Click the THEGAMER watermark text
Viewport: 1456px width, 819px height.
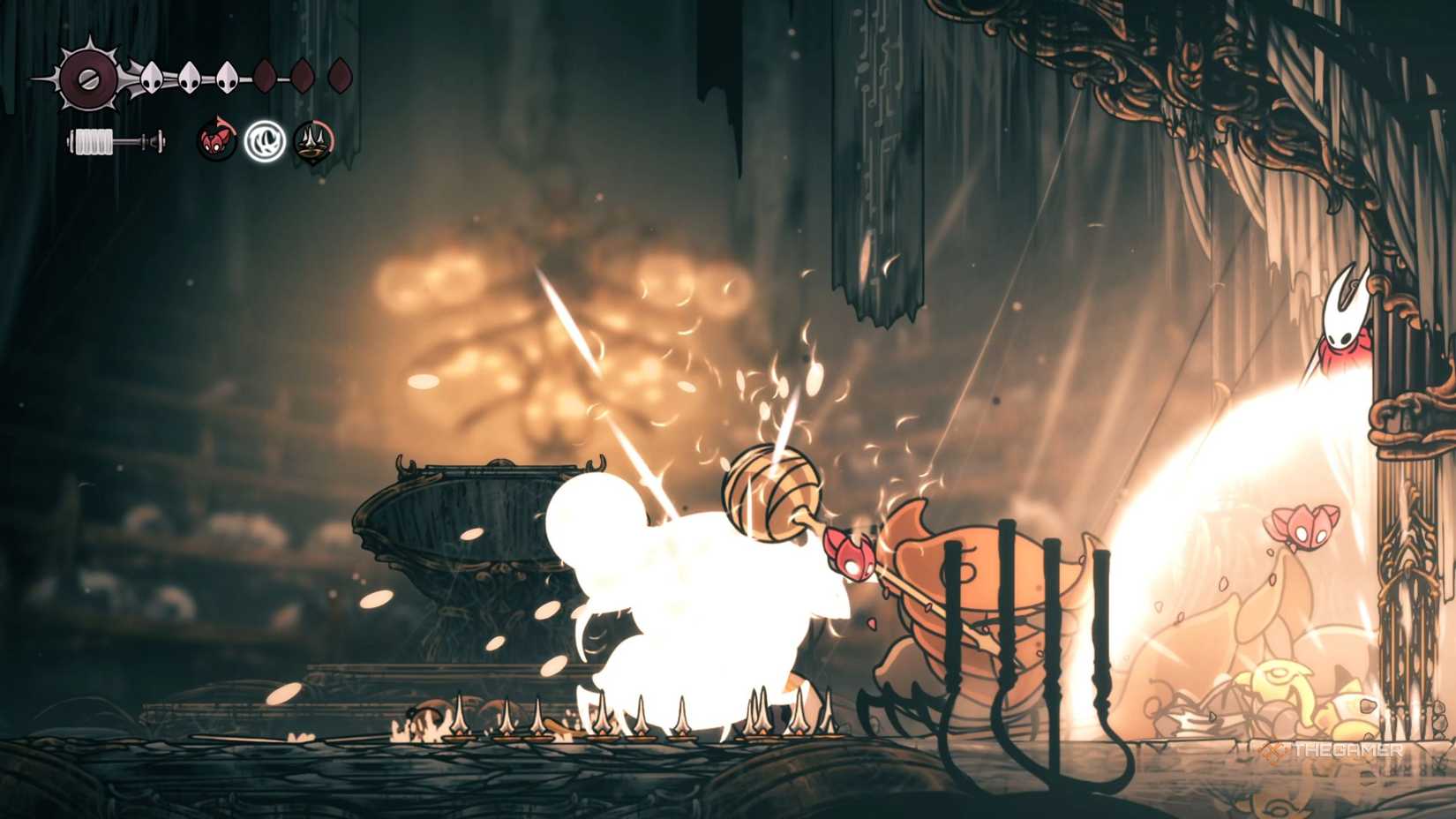pos(1347,749)
